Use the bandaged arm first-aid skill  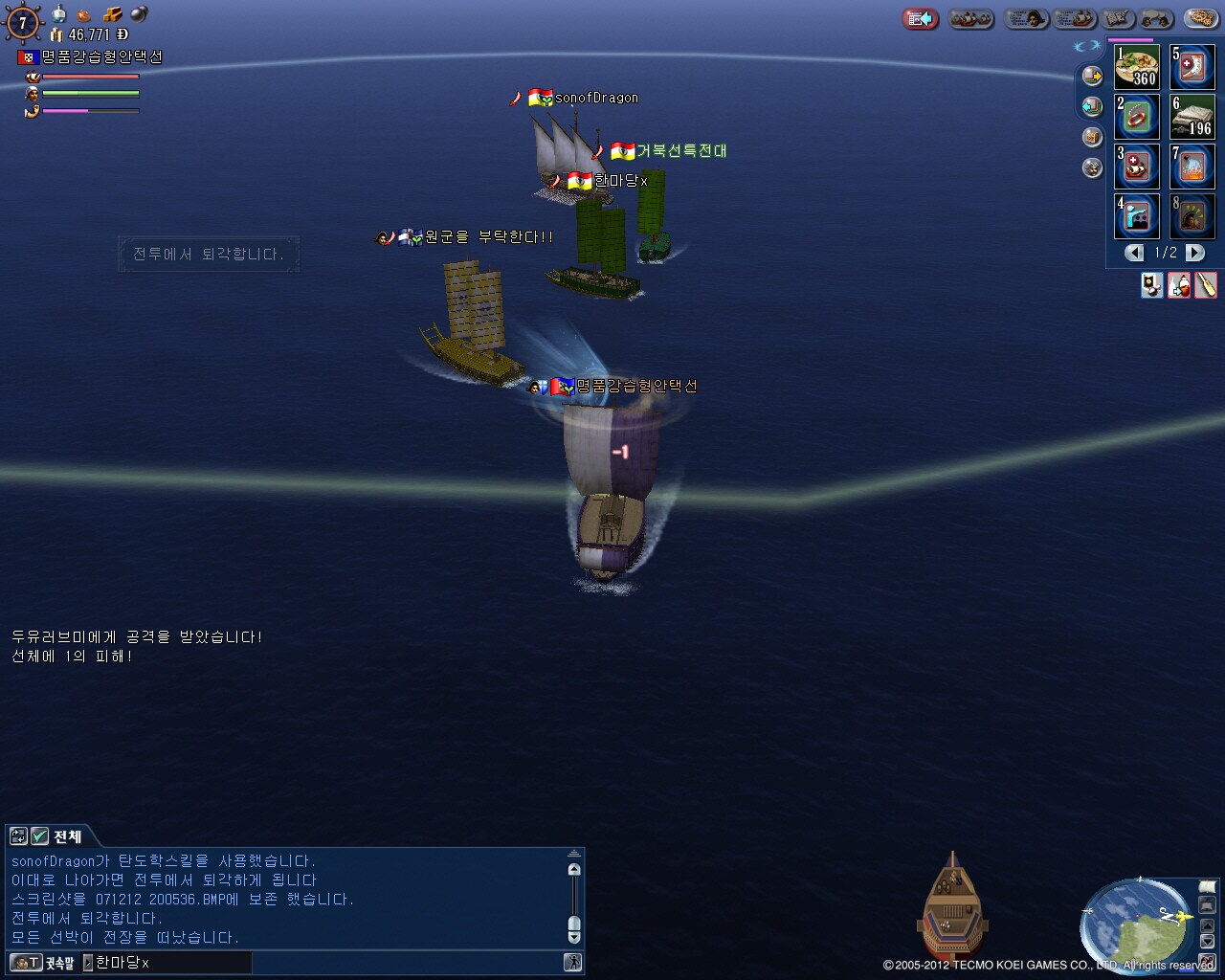coord(1192,67)
